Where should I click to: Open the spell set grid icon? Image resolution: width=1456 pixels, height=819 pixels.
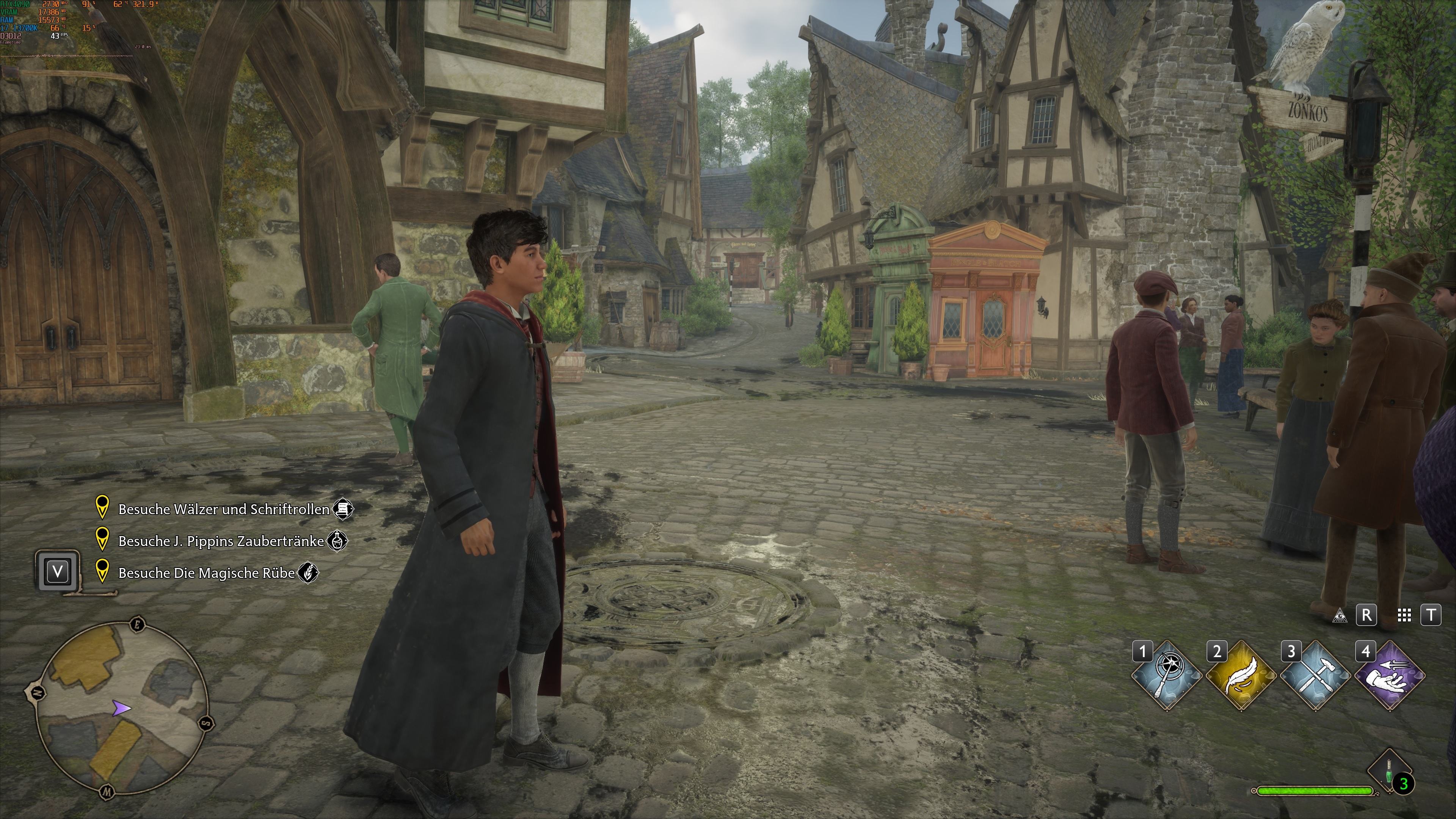pos(1404,615)
